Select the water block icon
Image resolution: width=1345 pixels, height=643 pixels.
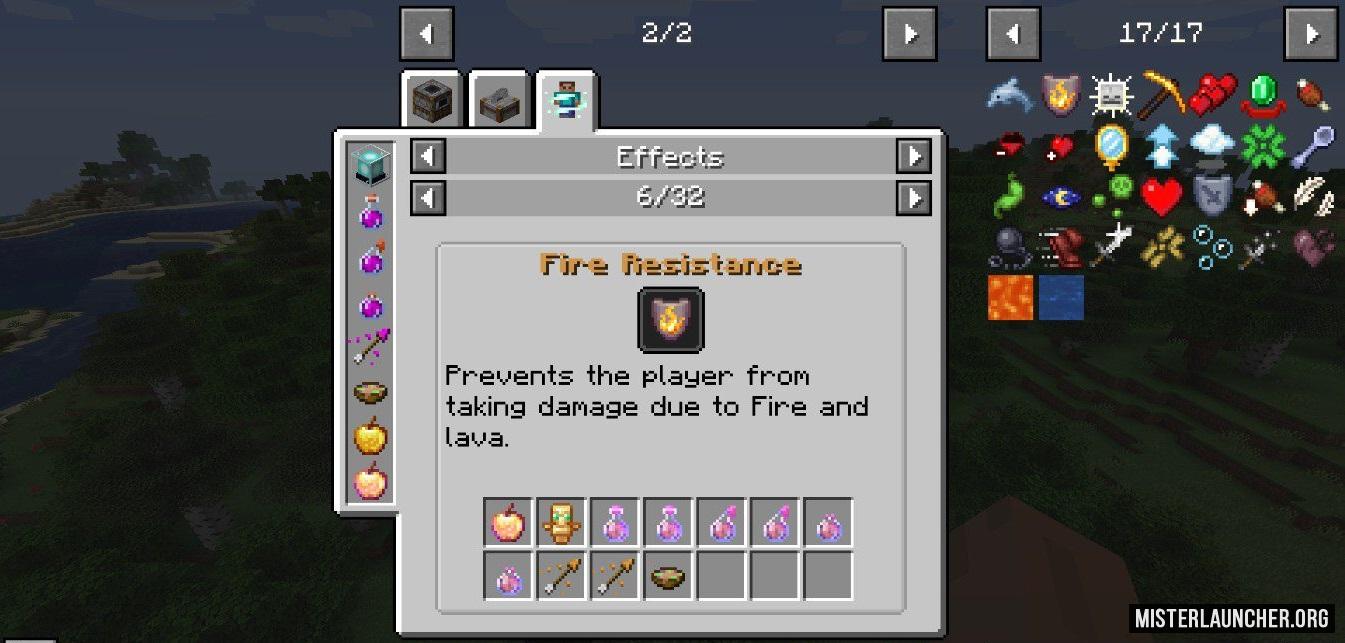click(x=1061, y=298)
